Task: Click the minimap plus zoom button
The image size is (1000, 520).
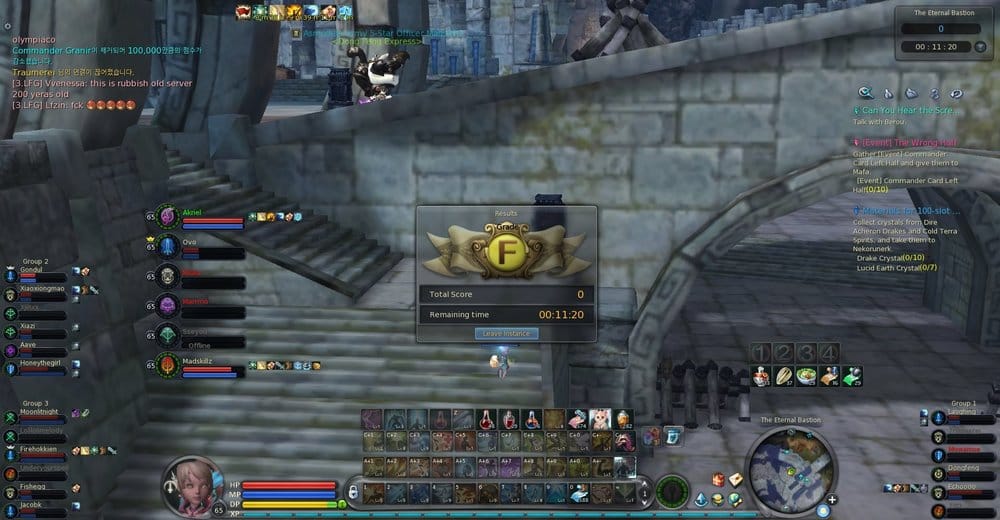Action: 832,499
